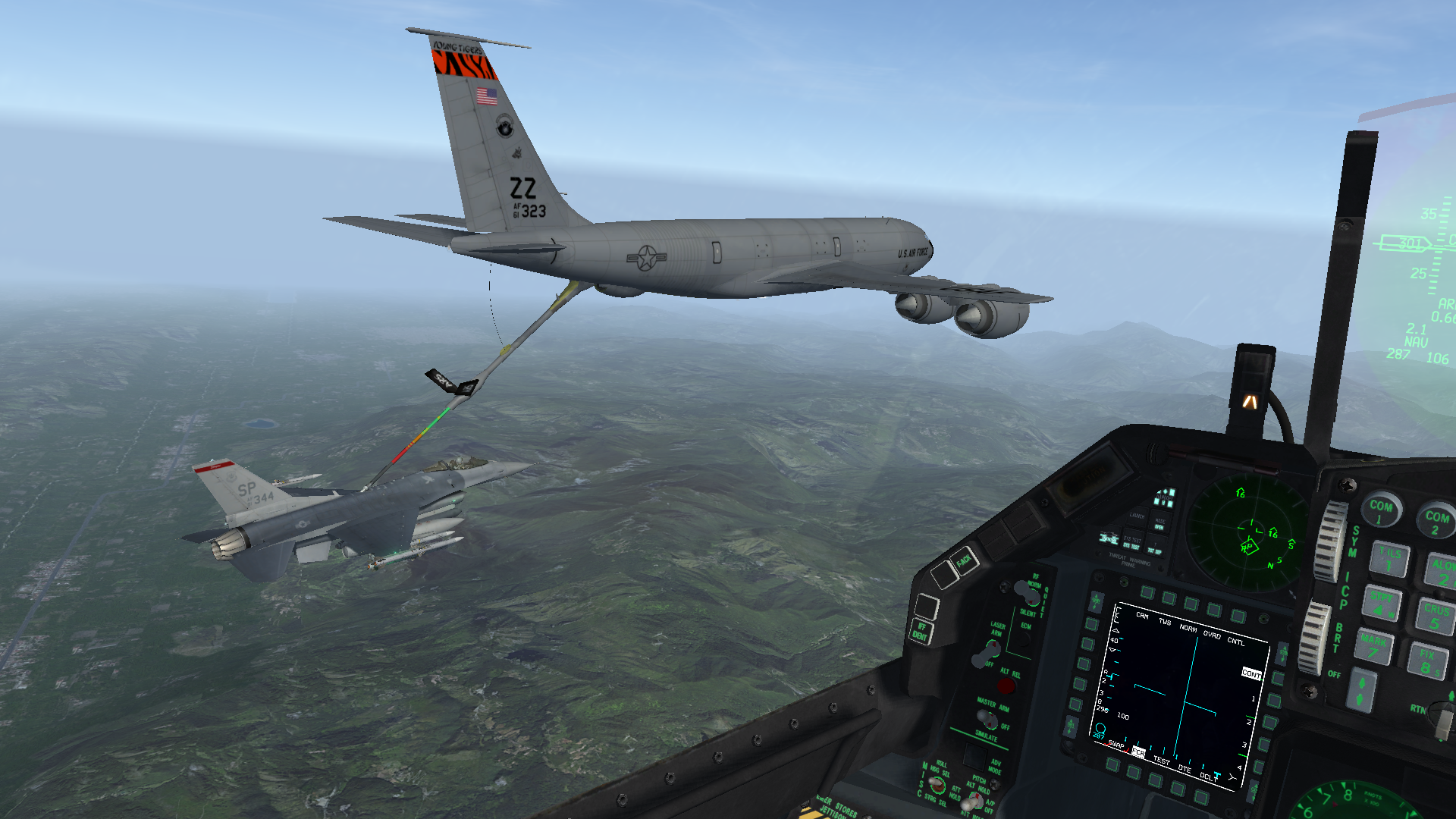The width and height of the screenshot is (1456, 819).
Task: Click the SYS TEST threat warning button
Action: coord(1131,546)
